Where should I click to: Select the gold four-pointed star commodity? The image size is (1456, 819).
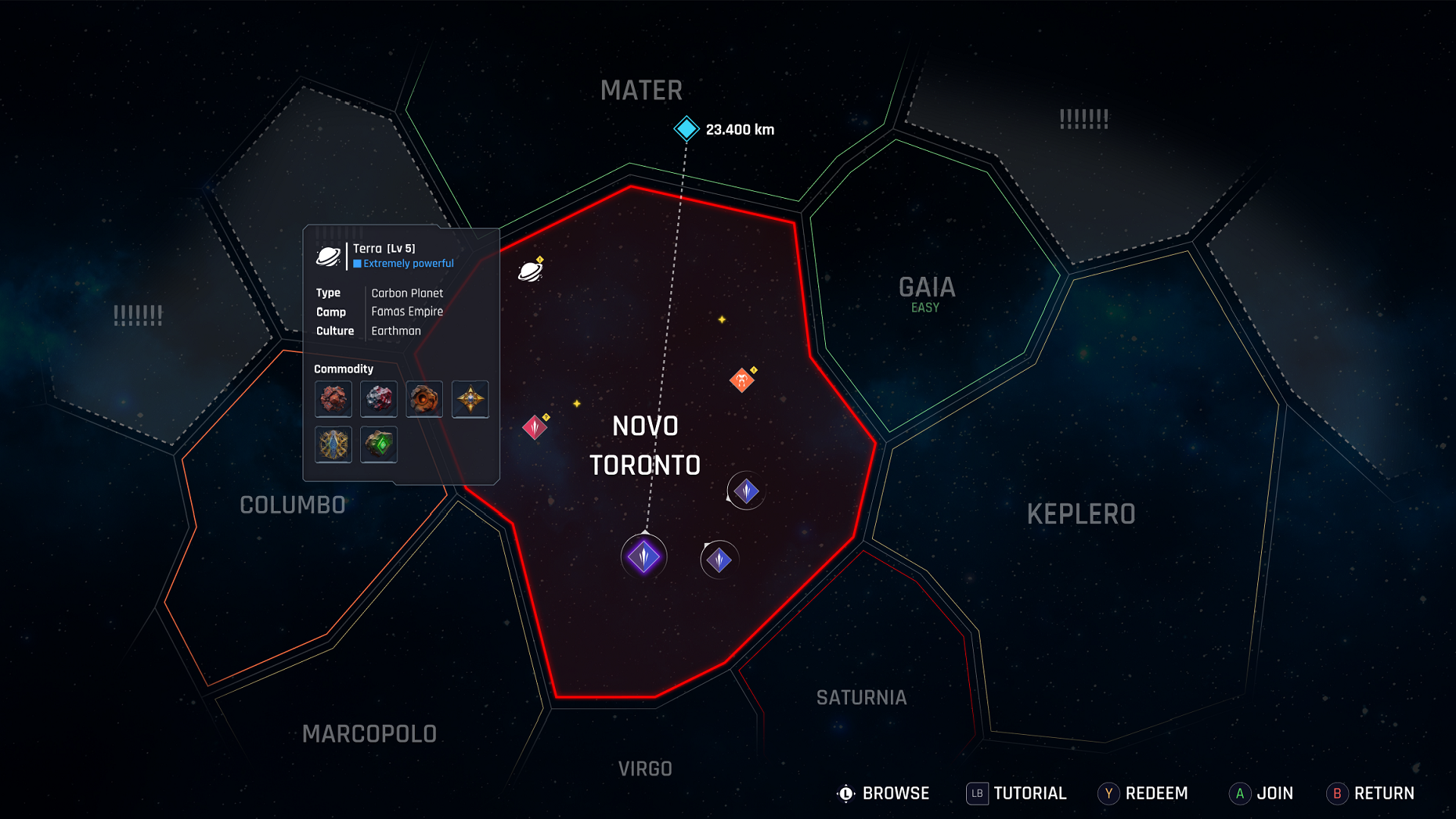pos(470,399)
